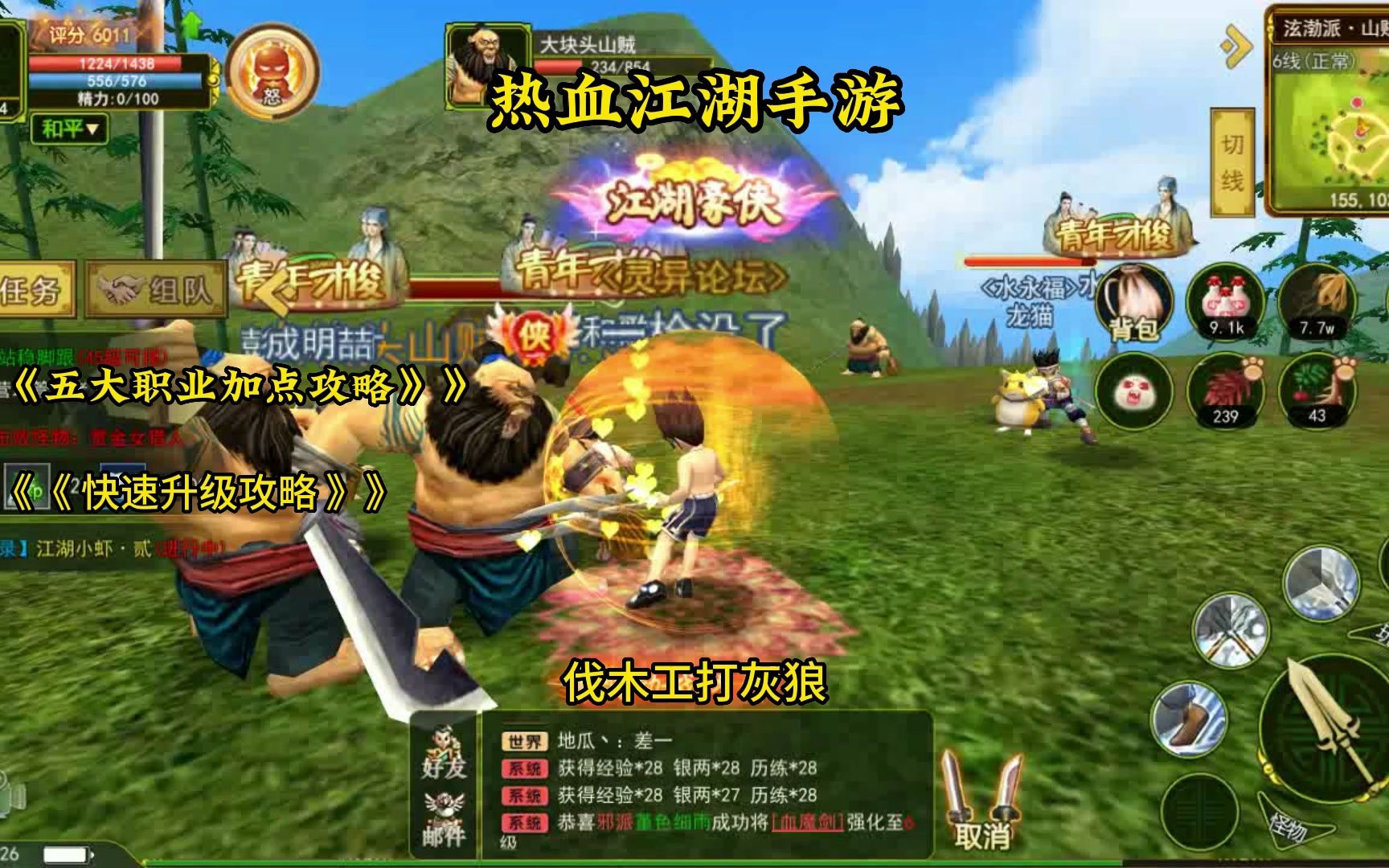The image size is (1389, 868).
Task: Switch to the 组队 team tab
Action: click(x=156, y=289)
